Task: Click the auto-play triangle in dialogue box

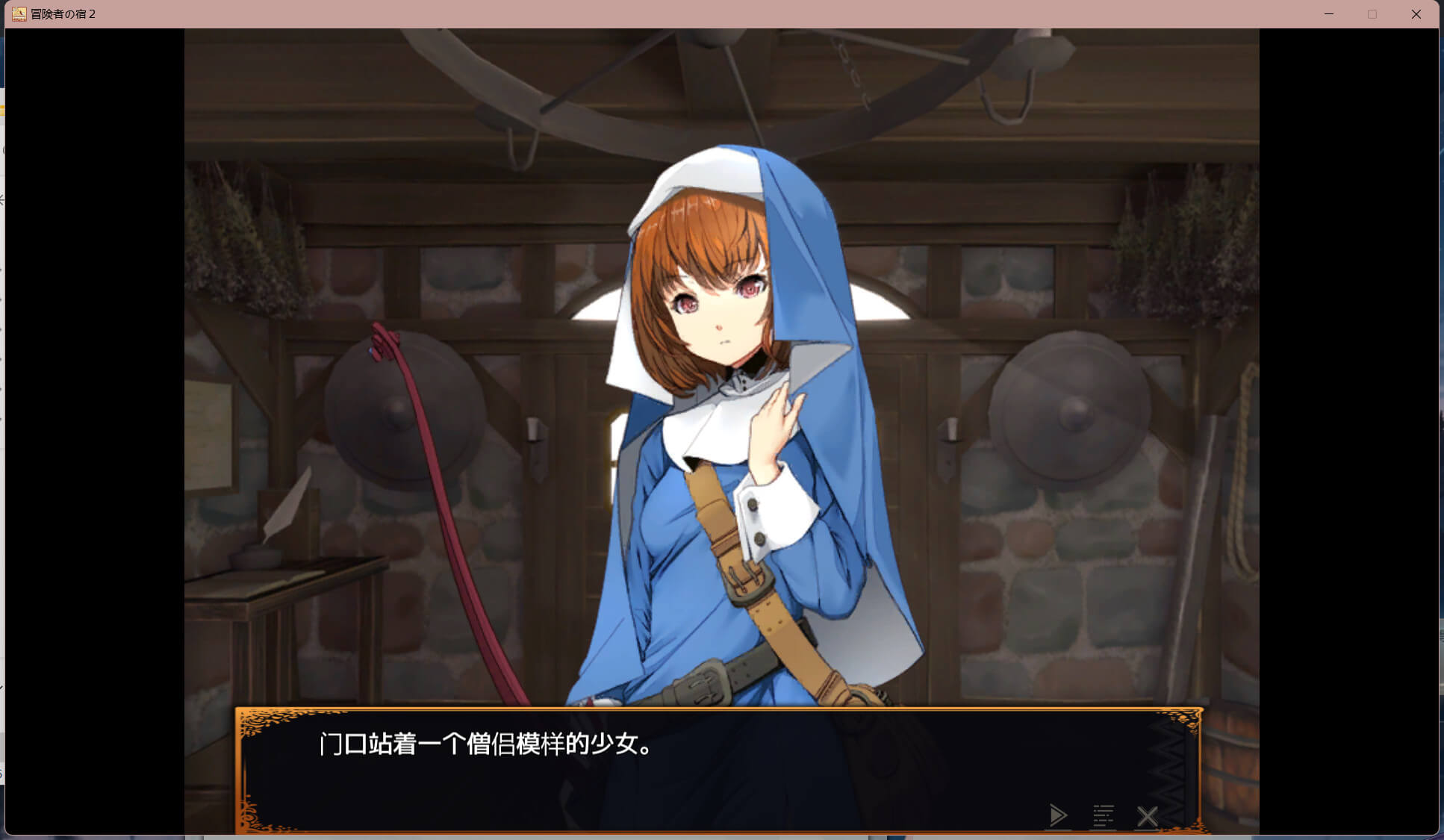Action: pos(1057,815)
